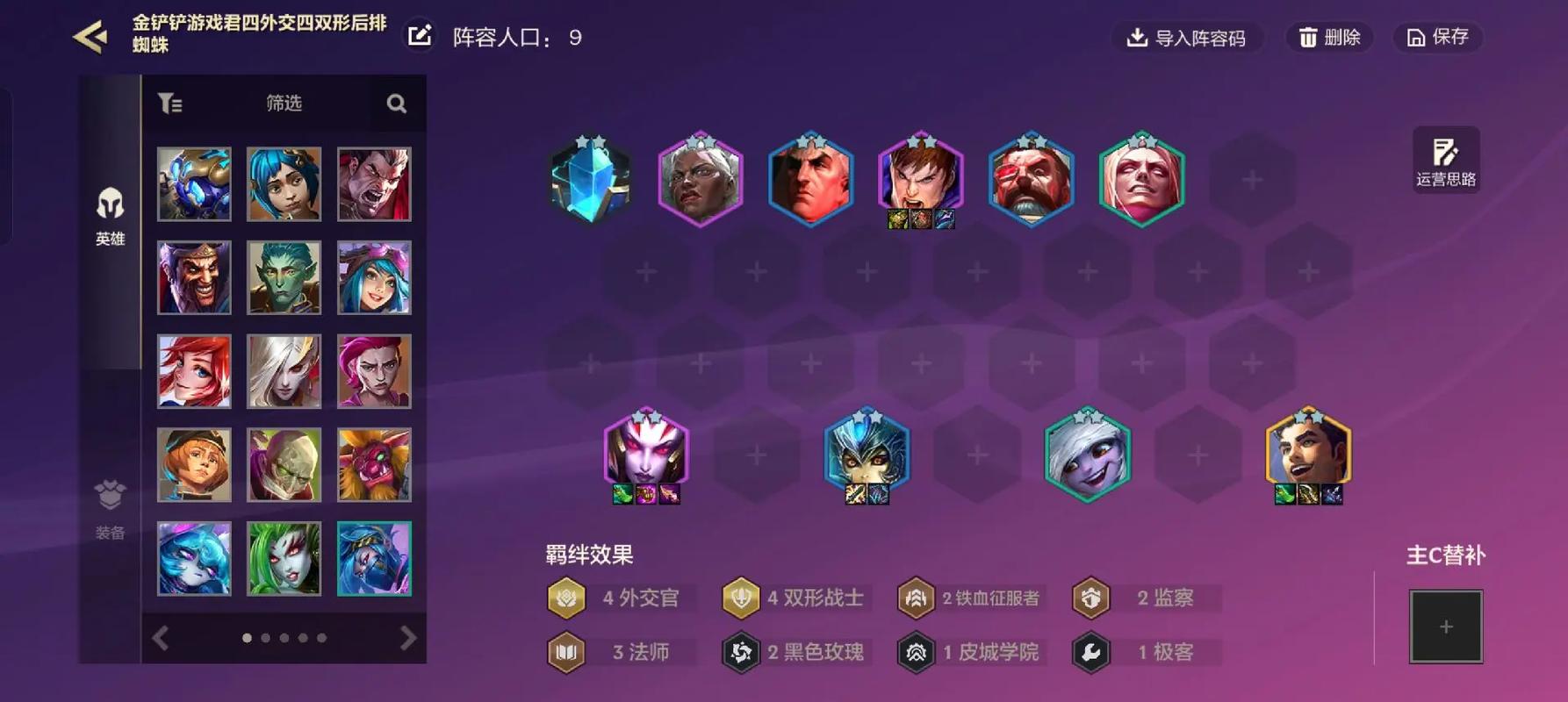Click the 4 外交官 trait icon
This screenshot has height=702, width=1568.
(566, 598)
